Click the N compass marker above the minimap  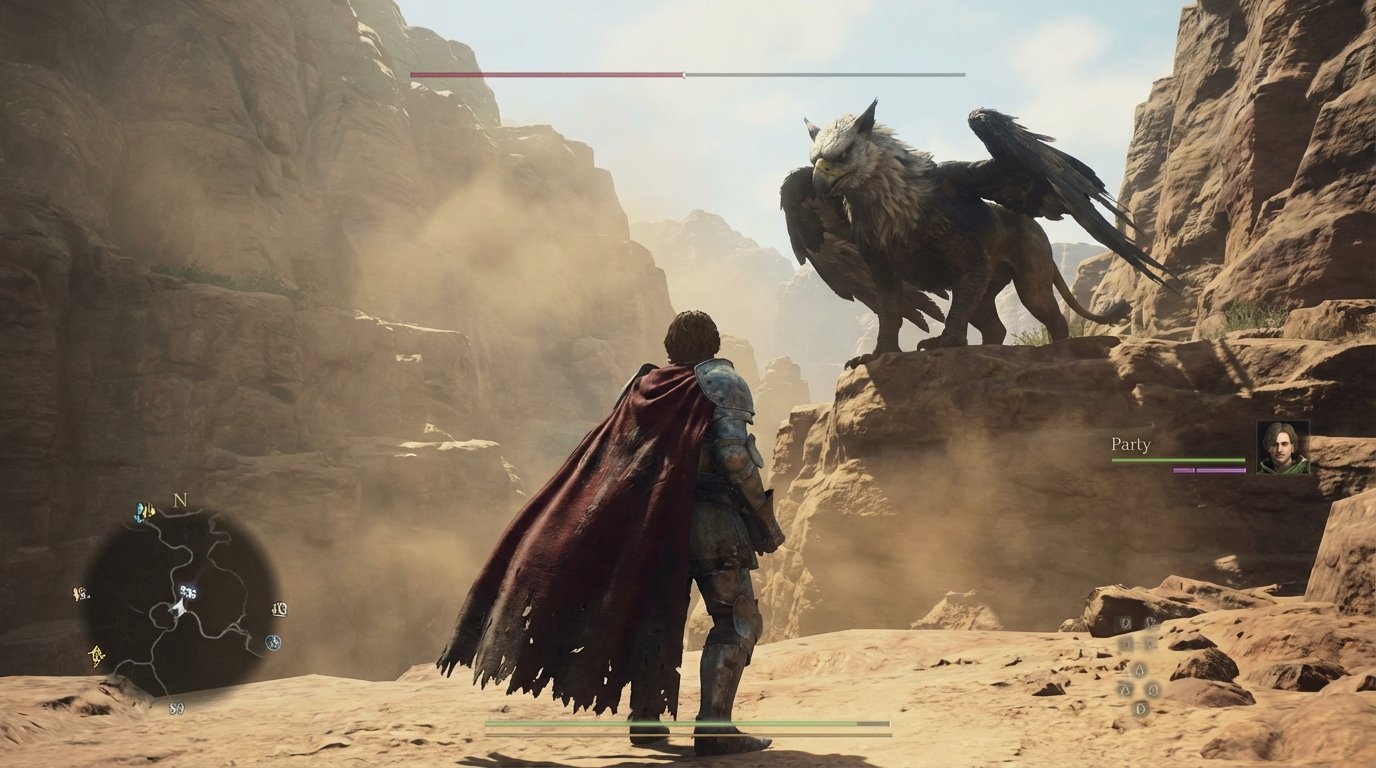[179, 501]
